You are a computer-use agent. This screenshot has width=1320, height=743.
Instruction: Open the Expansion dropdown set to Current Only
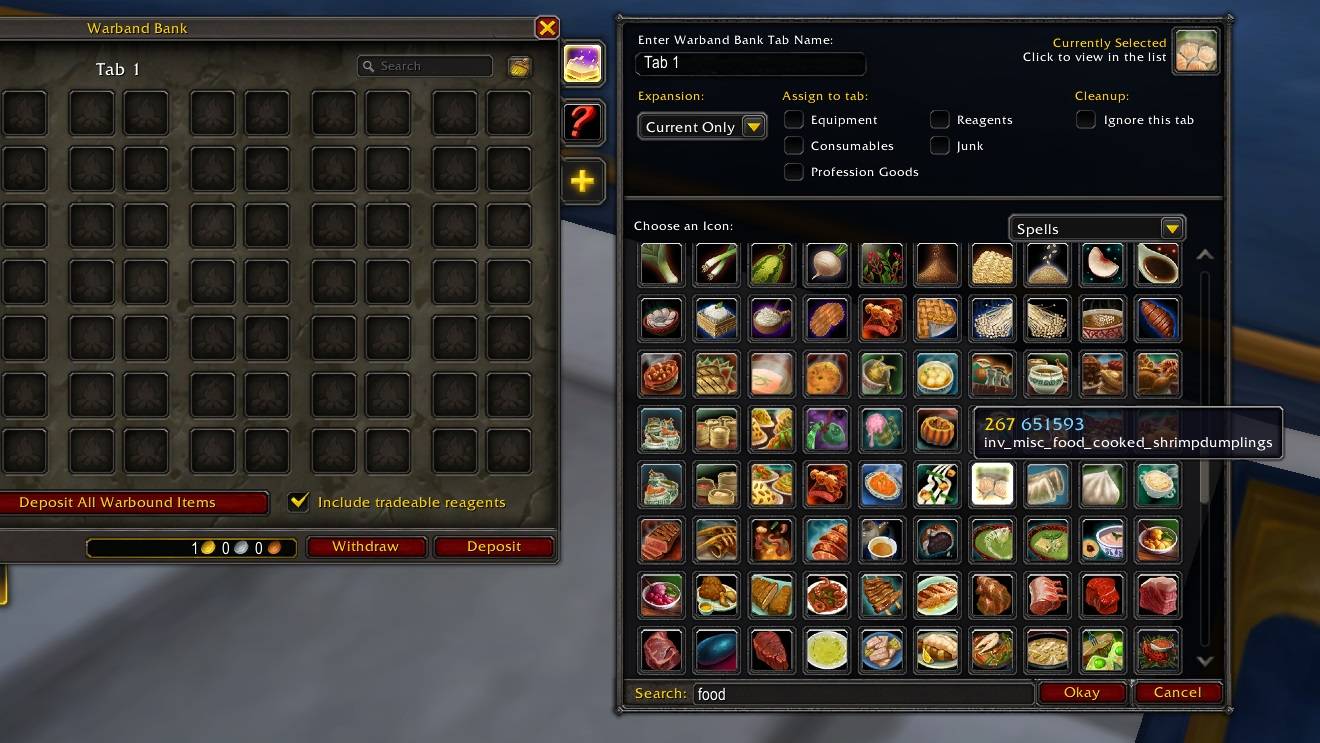coord(702,127)
